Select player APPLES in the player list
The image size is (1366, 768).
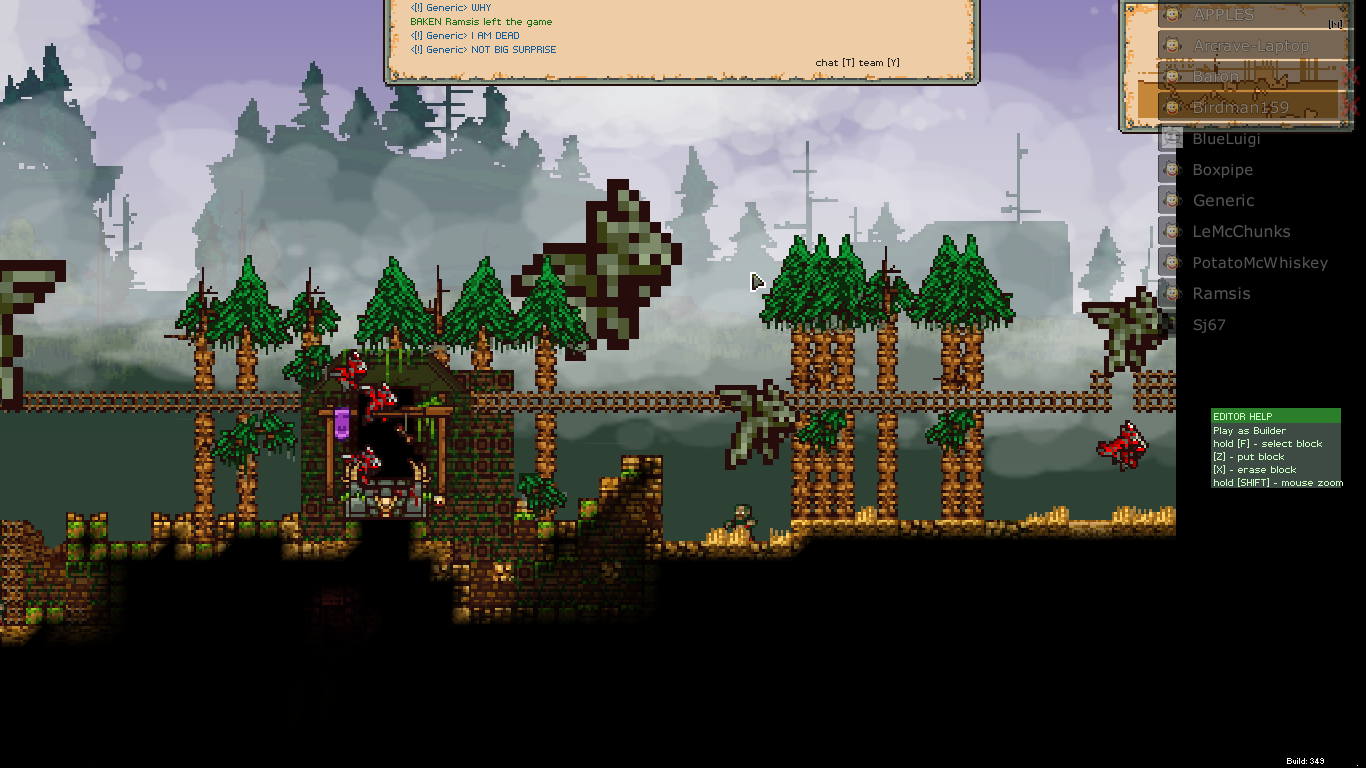(x=1223, y=15)
